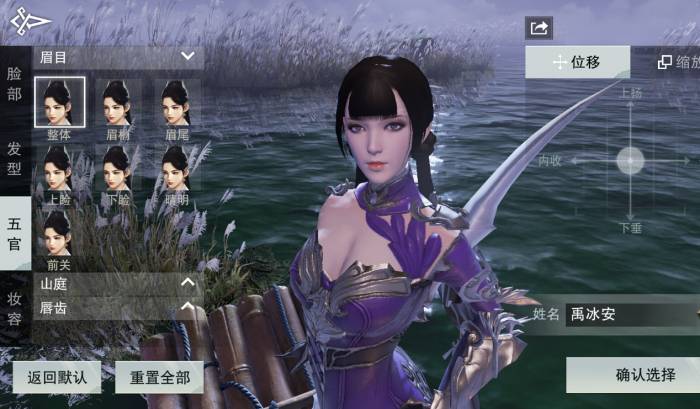Choose the 眉尾 brow tail thumbnail
Image resolution: width=700 pixels, height=409 pixels.
pos(176,104)
